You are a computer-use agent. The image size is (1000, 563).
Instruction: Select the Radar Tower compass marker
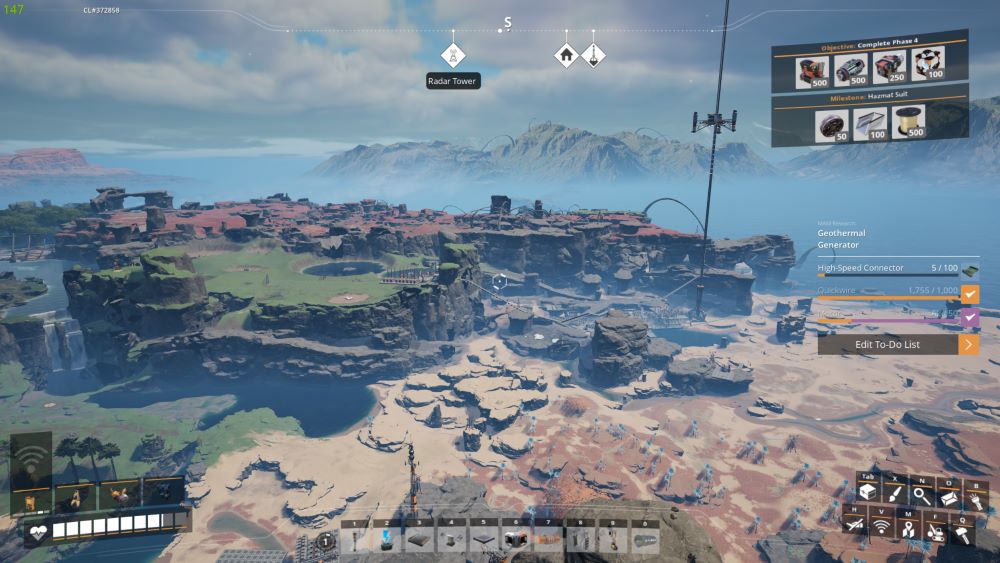pos(453,55)
